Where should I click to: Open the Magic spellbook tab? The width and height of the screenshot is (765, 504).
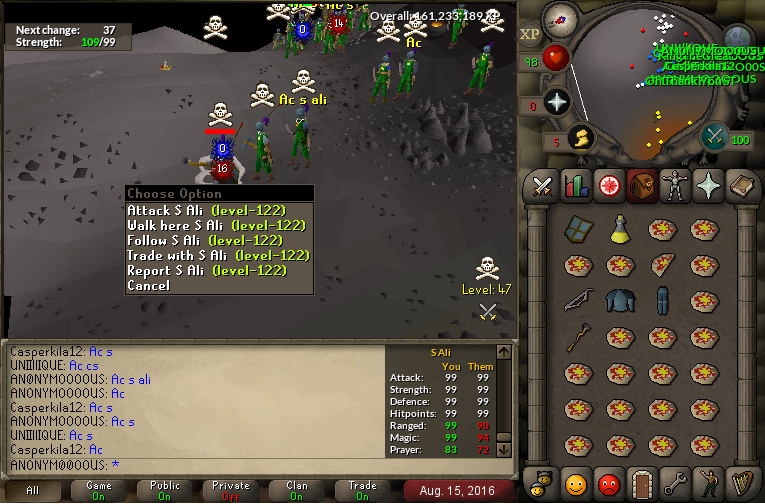(739, 186)
